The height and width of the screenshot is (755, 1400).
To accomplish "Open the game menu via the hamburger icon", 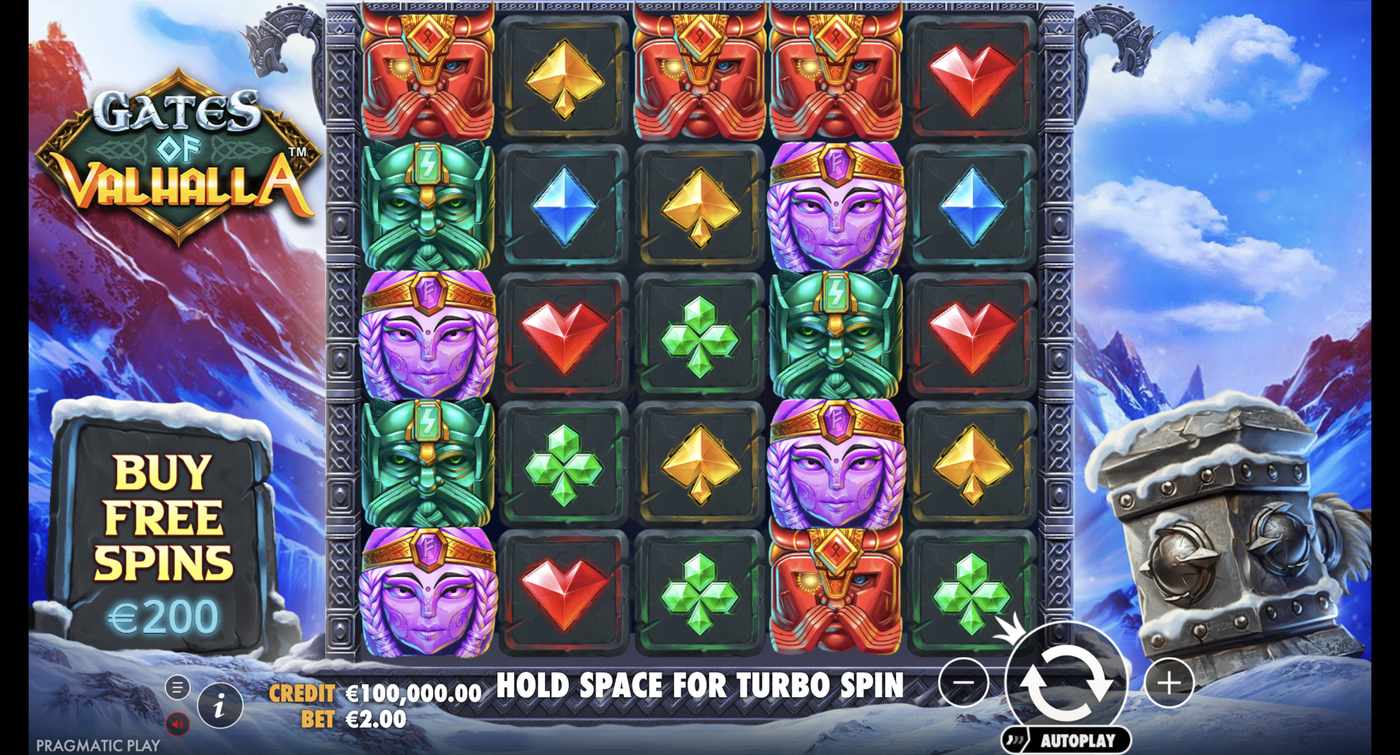I will point(178,687).
